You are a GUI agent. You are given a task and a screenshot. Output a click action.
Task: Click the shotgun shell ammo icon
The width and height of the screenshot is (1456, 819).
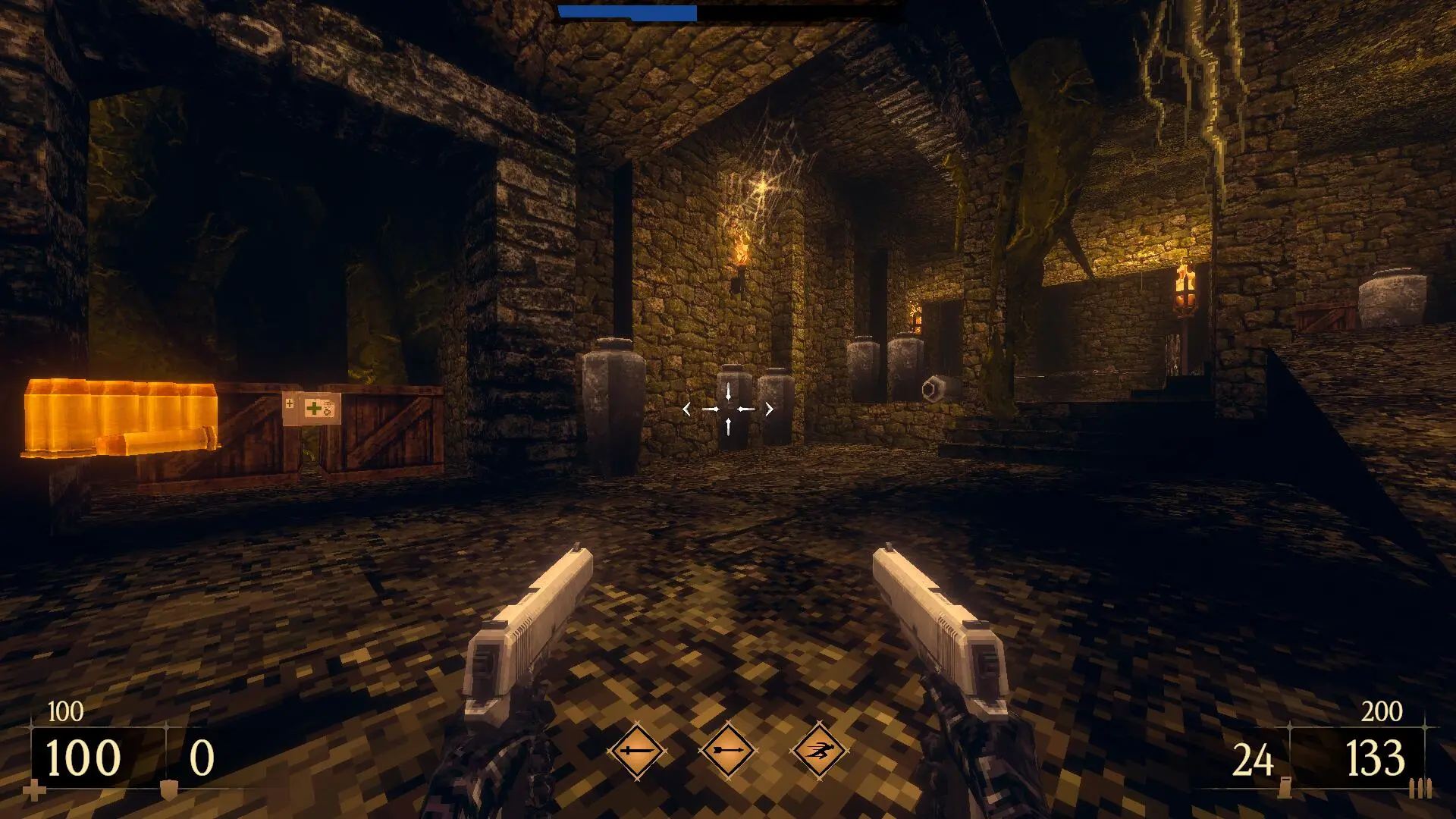[1285, 788]
